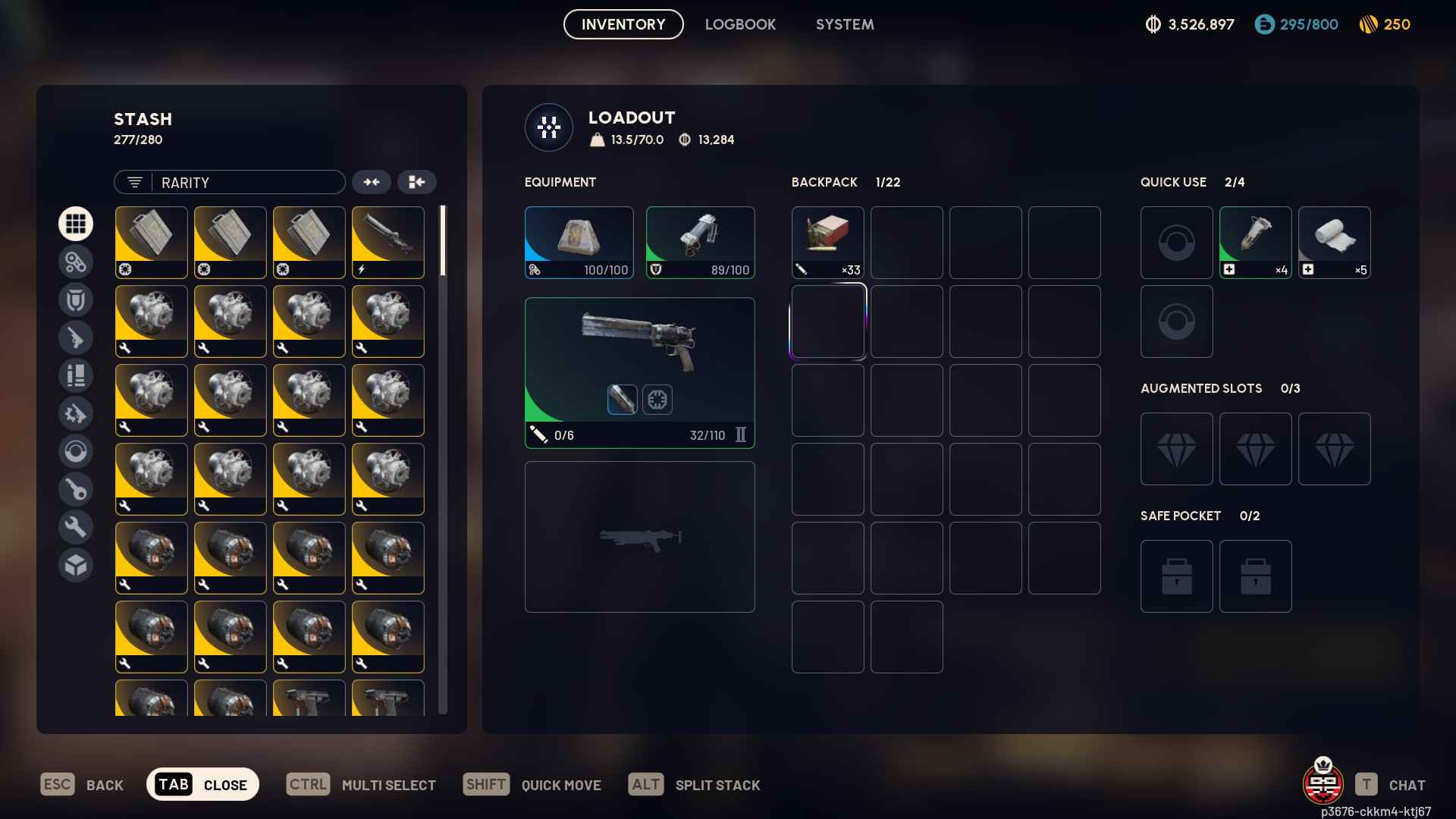Filter stash by armor using shield icon
The height and width of the screenshot is (819, 1456).
coord(76,300)
